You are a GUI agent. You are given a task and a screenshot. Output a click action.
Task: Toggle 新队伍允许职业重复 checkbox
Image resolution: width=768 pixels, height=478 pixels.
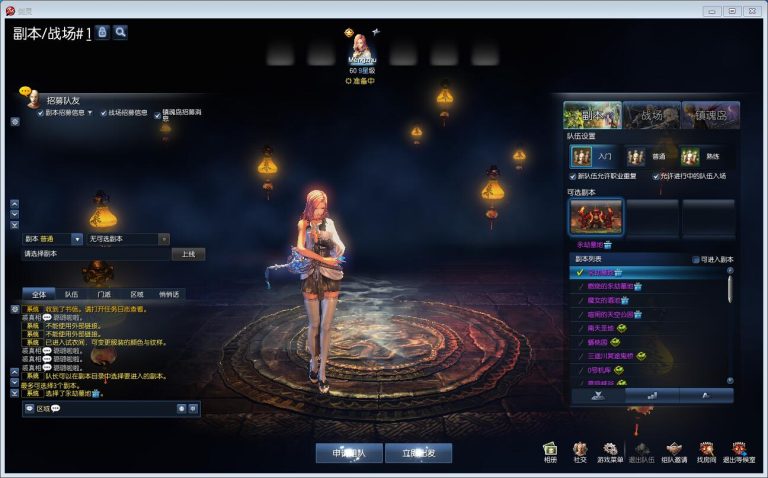point(573,176)
